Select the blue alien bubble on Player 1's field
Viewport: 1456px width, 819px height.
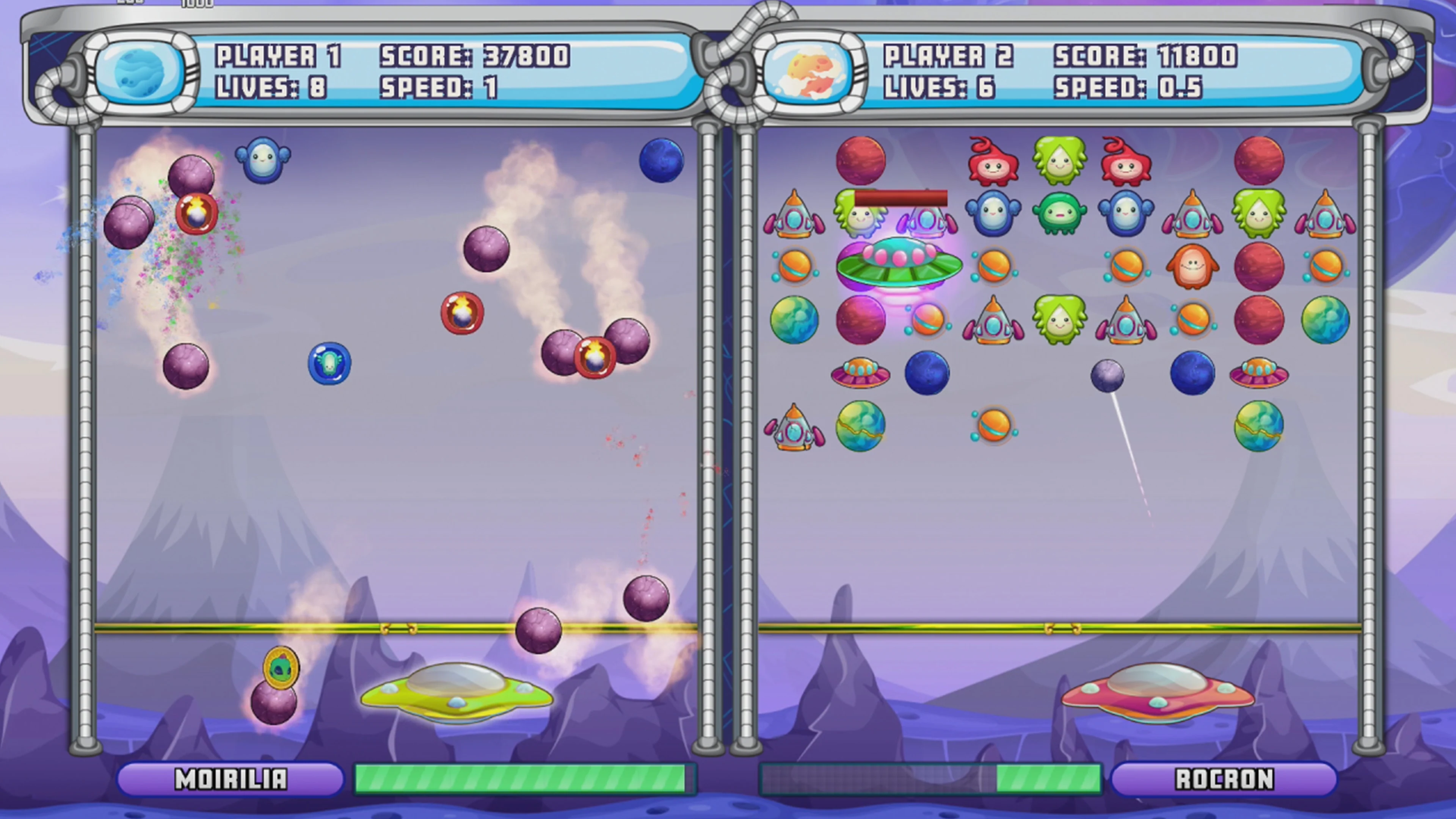coord(329,364)
